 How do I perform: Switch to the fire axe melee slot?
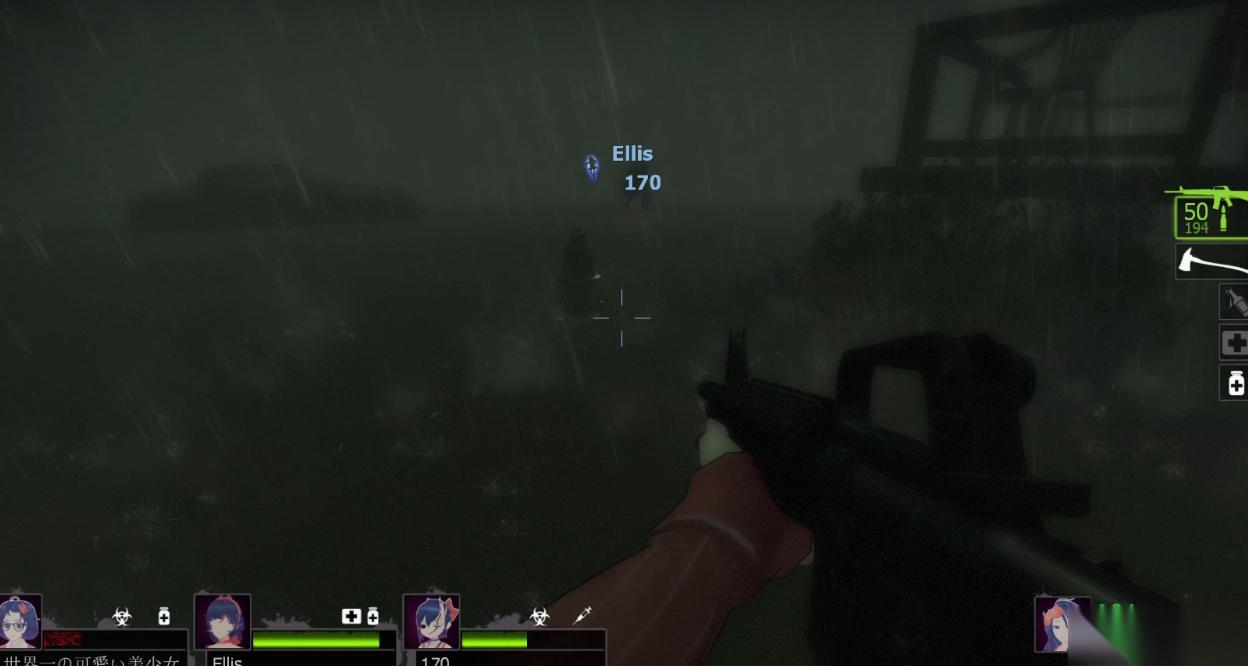pyautogui.click(x=1212, y=262)
